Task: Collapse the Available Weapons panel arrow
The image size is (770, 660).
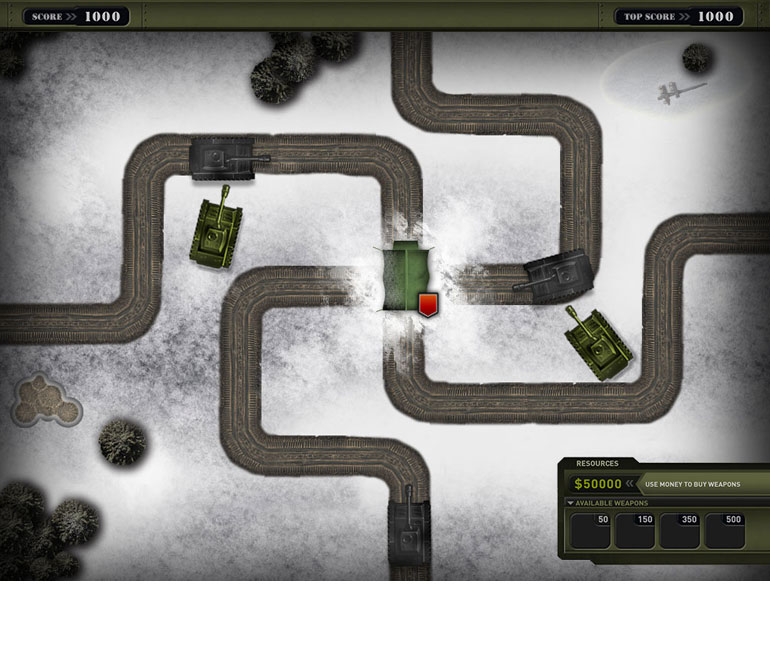Action: (570, 503)
